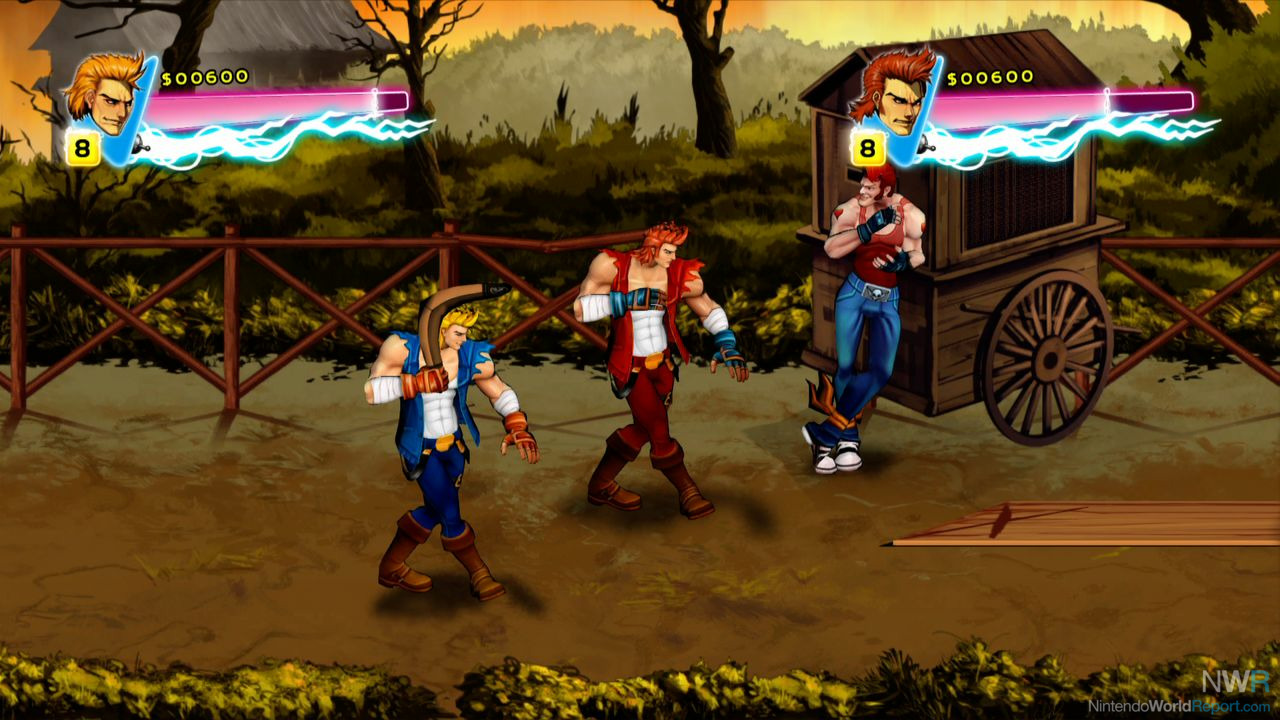Image resolution: width=1280 pixels, height=720 pixels.
Task: Toggle player one's health bar display
Action: pos(275,98)
